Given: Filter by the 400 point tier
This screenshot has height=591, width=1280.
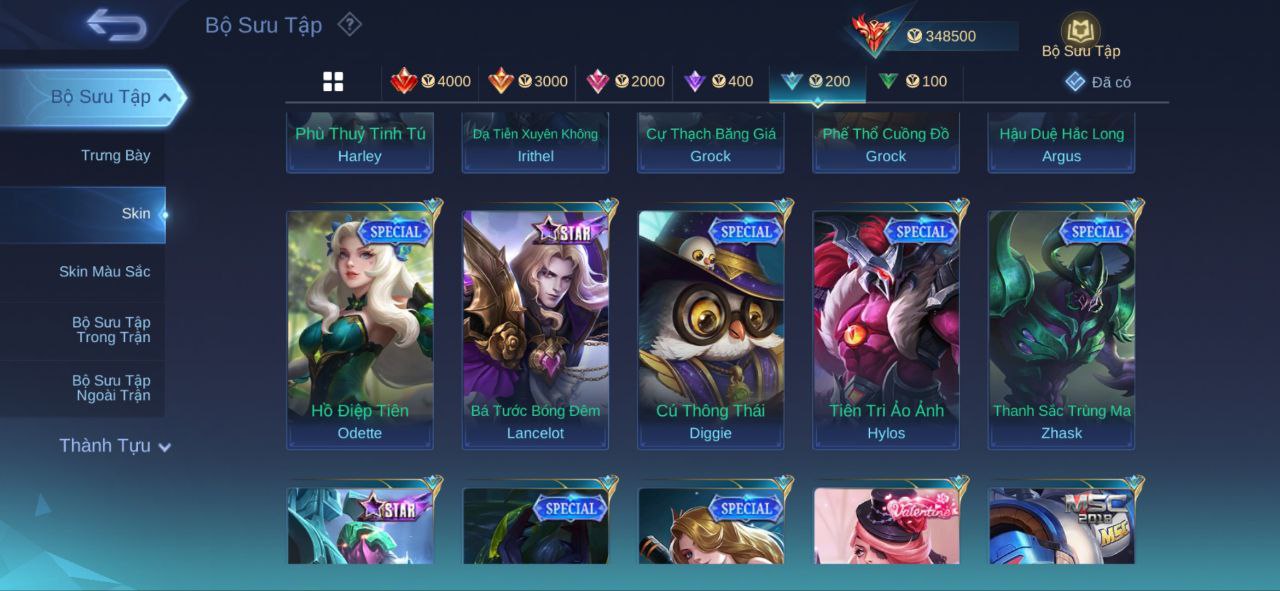Looking at the screenshot, I should 719,82.
